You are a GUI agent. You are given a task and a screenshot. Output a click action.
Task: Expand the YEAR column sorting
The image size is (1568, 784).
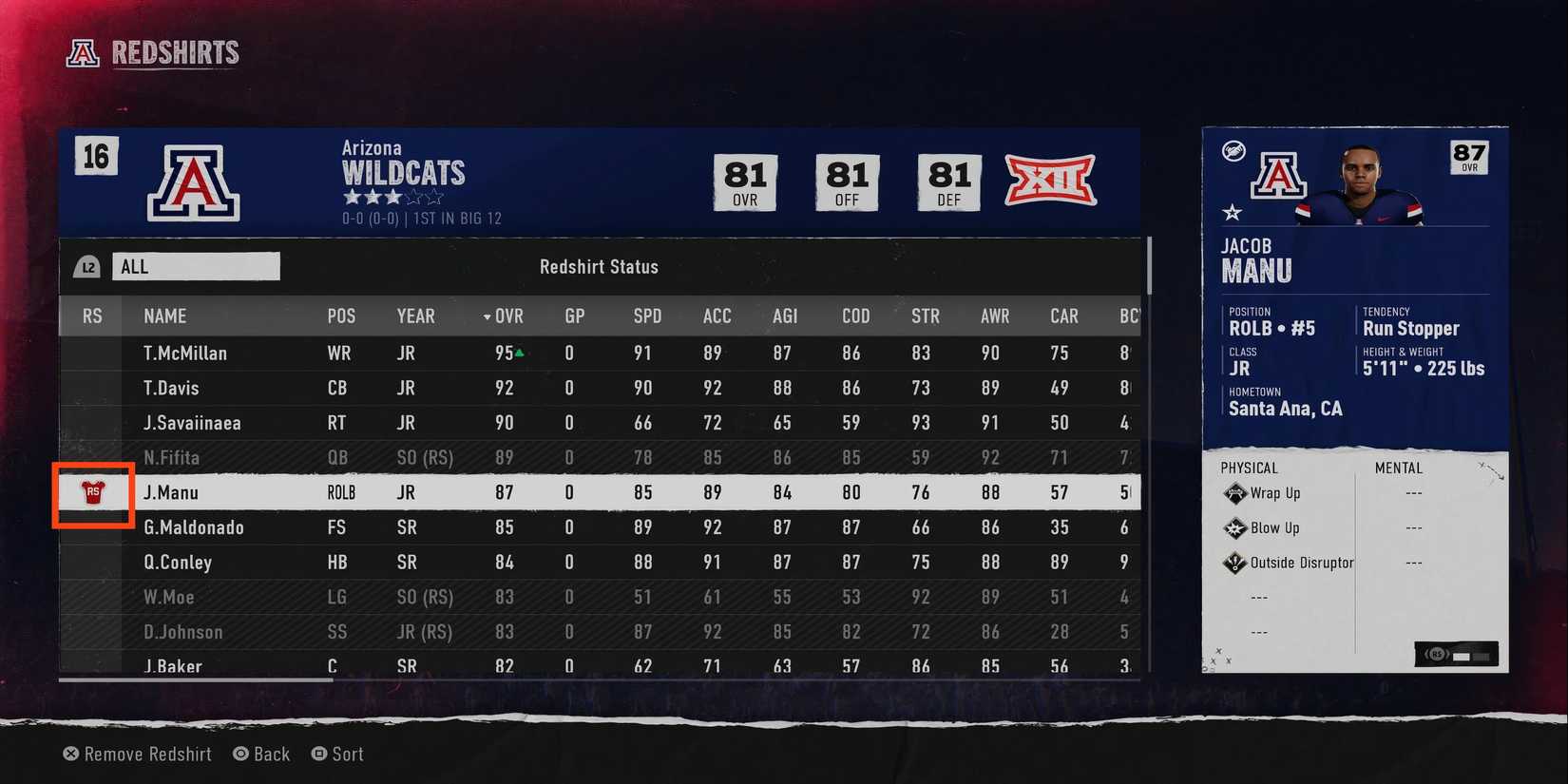[415, 316]
